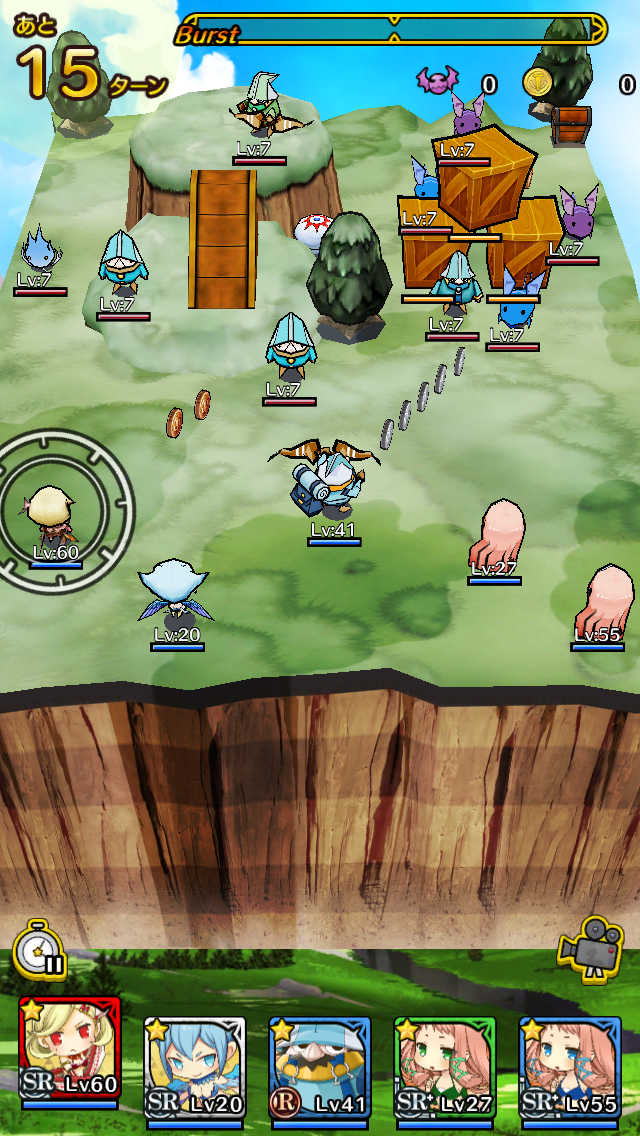The height and width of the screenshot is (1136, 640).
Task: Pick the helmeted R Lv41 character portrait
Action: (319, 1060)
